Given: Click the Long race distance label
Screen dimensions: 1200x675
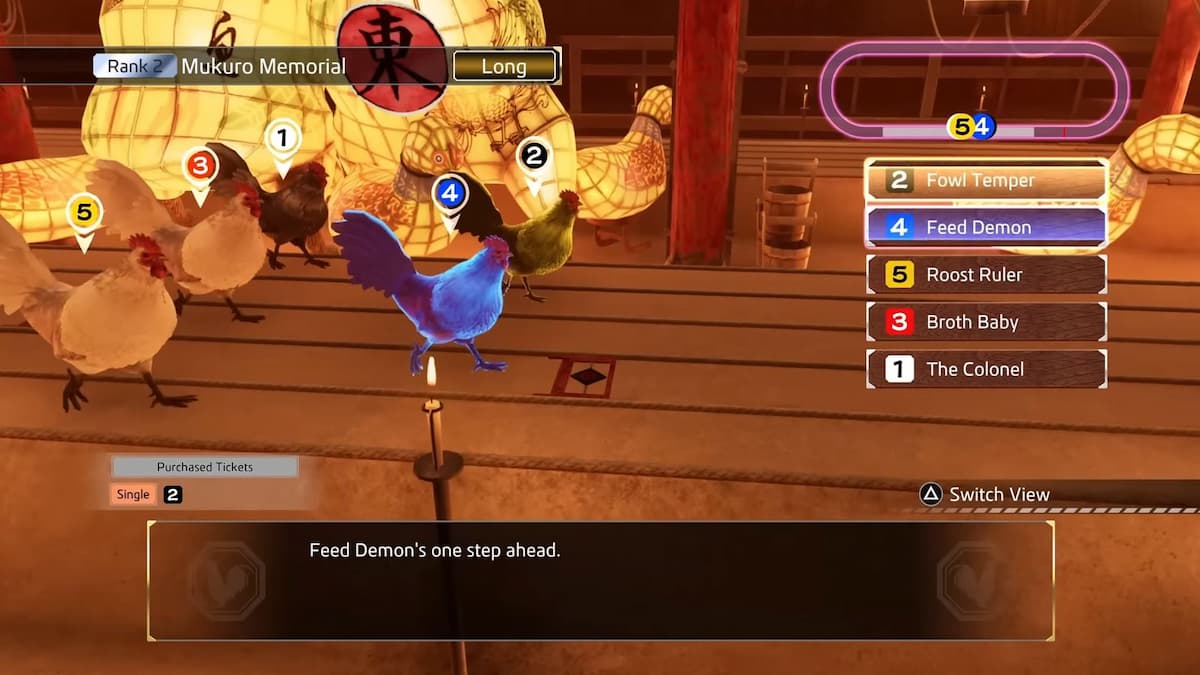Looking at the screenshot, I should [x=504, y=67].
